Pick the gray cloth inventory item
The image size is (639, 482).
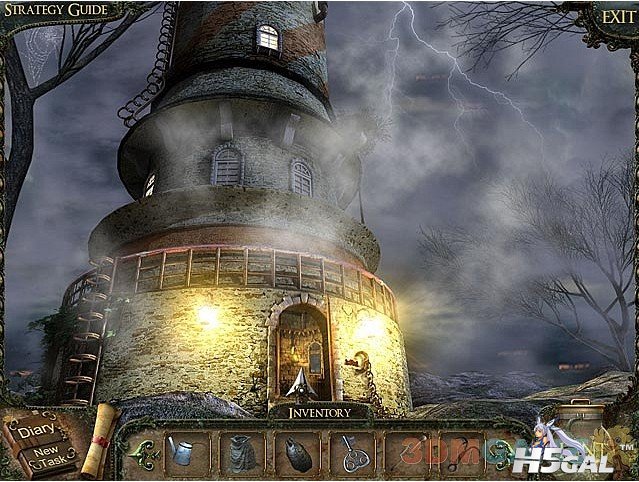click(240, 452)
